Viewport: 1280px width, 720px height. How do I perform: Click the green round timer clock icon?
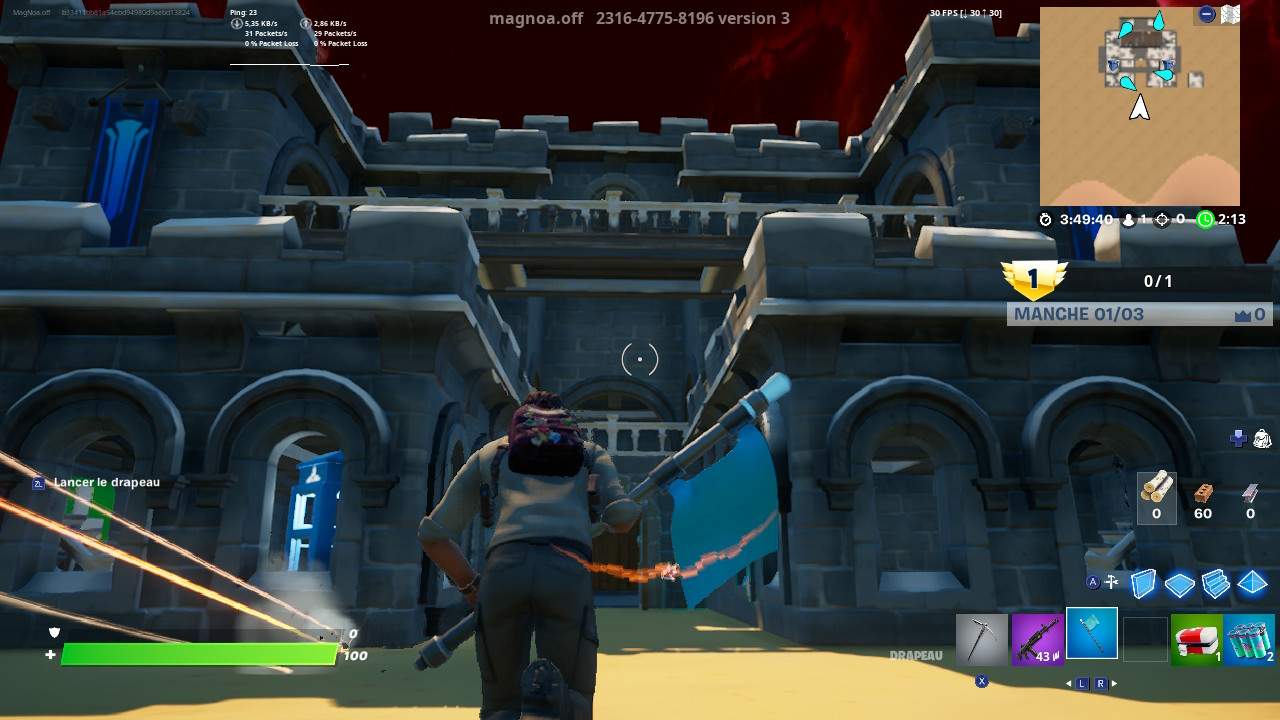click(1205, 220)
